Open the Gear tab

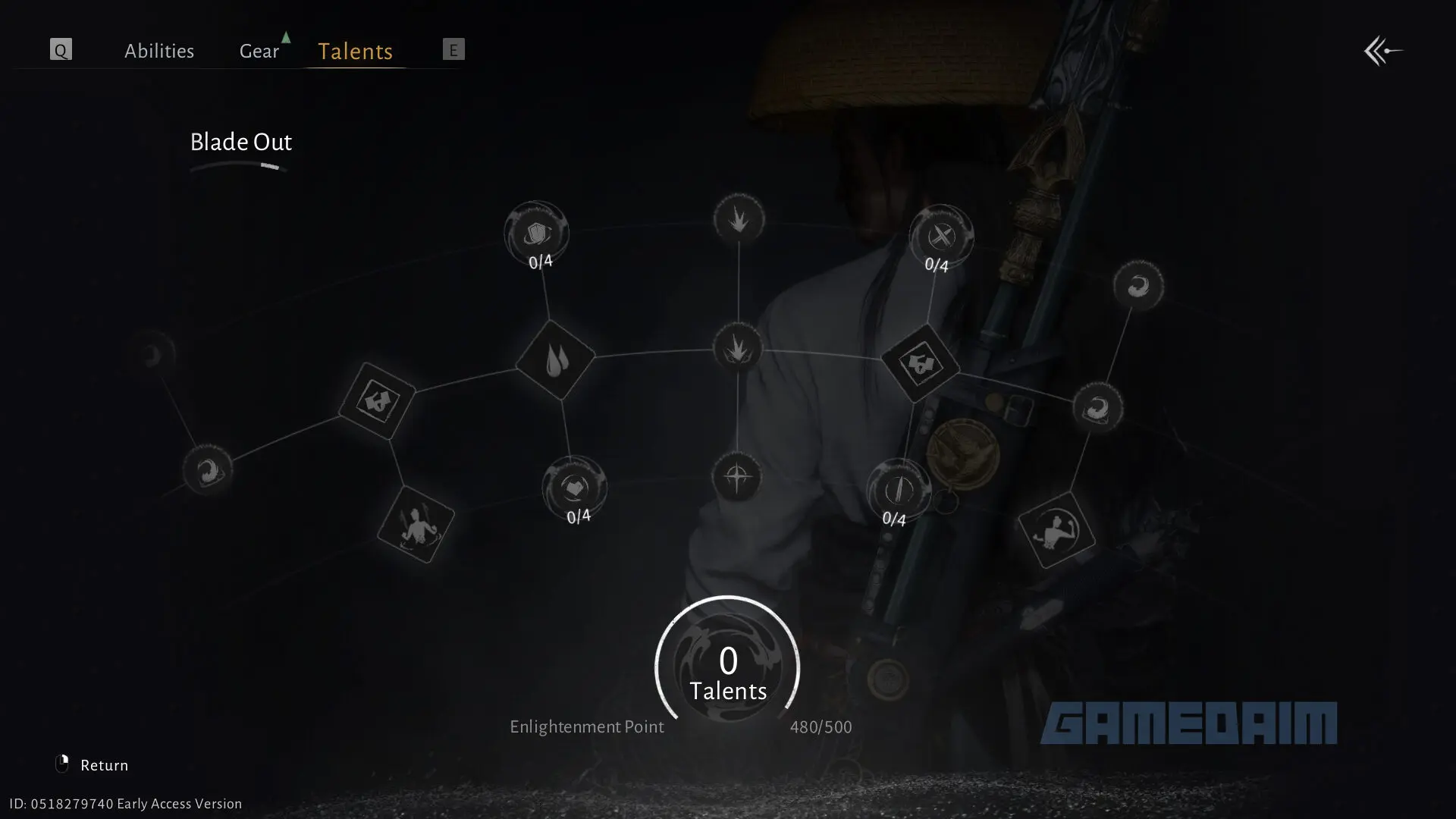tap(259, 50)
